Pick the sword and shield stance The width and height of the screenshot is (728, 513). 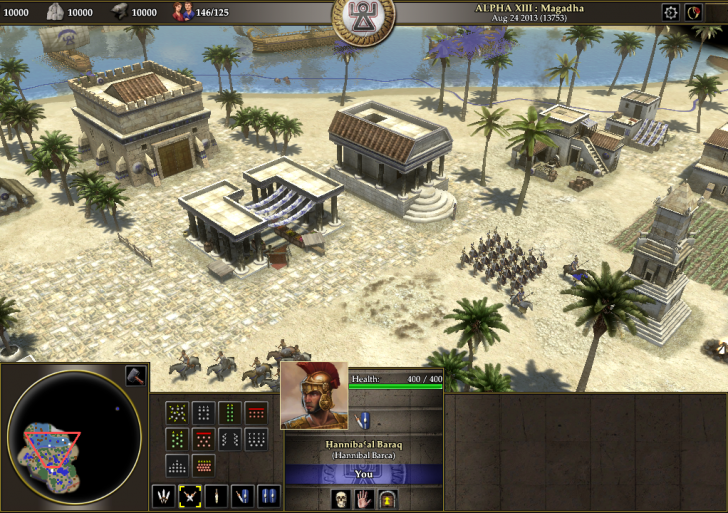(x=242, y=495)
